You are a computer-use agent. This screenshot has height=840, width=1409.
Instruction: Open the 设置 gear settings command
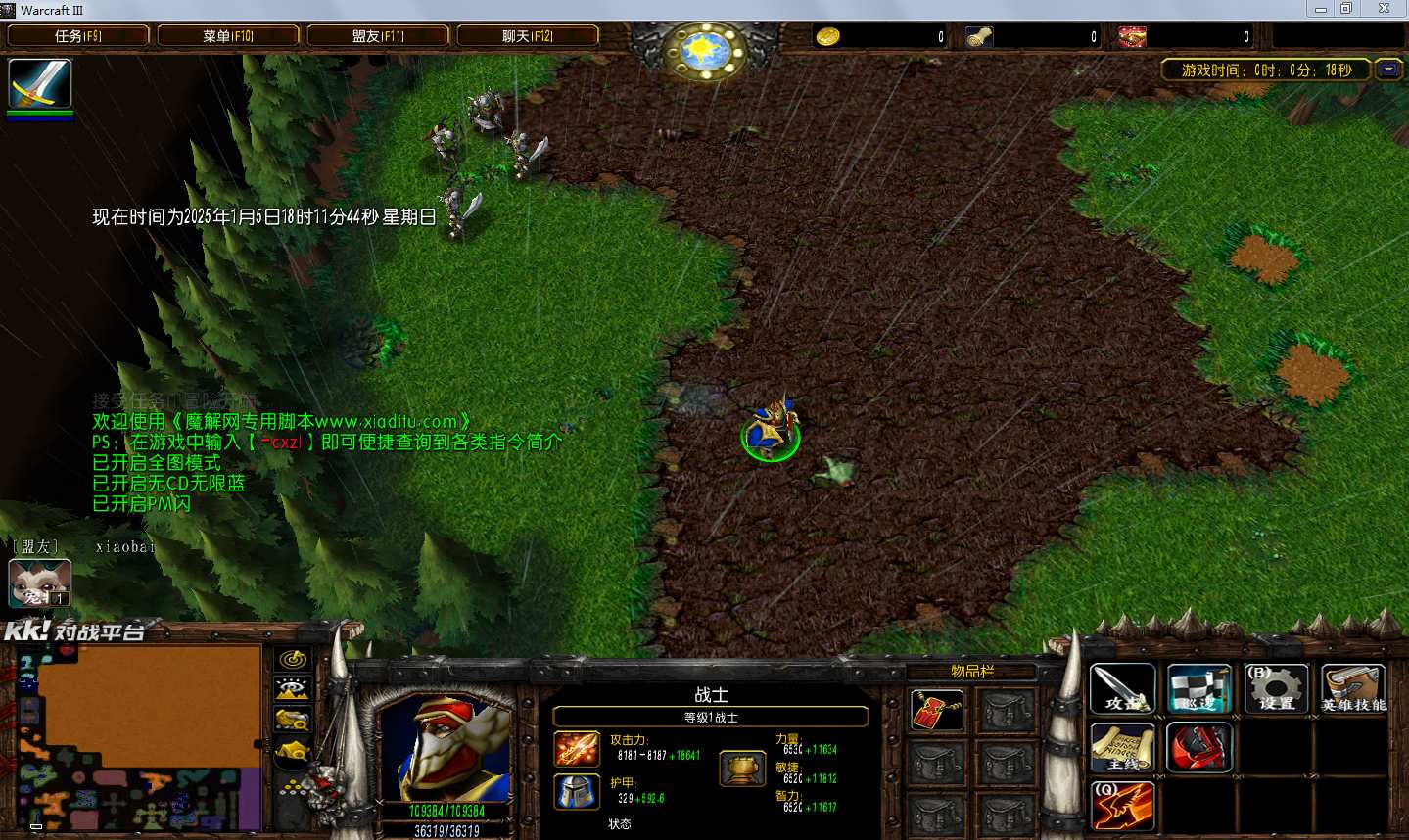1276,689
